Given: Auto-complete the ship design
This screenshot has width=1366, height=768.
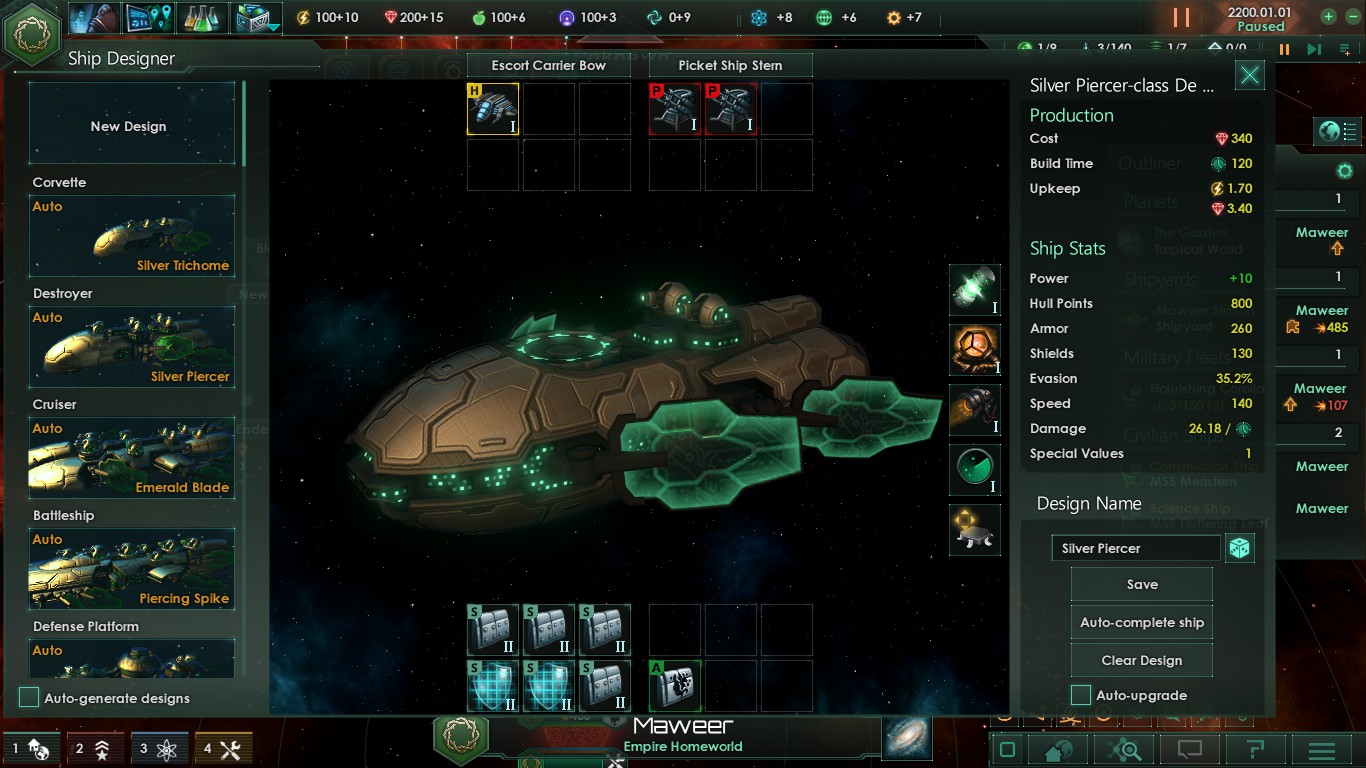Looking at the screenshot, I should pos(1141,622).
